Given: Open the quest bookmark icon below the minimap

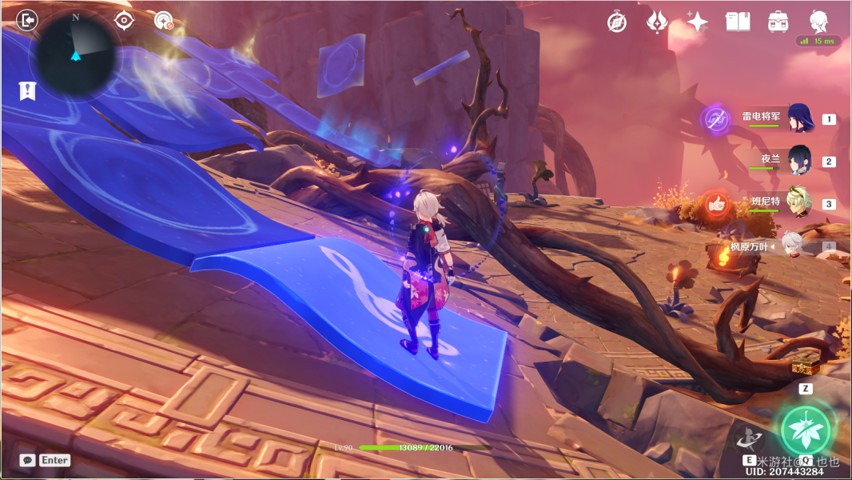Looking at the screenshot, I should [x=26, y=90].
